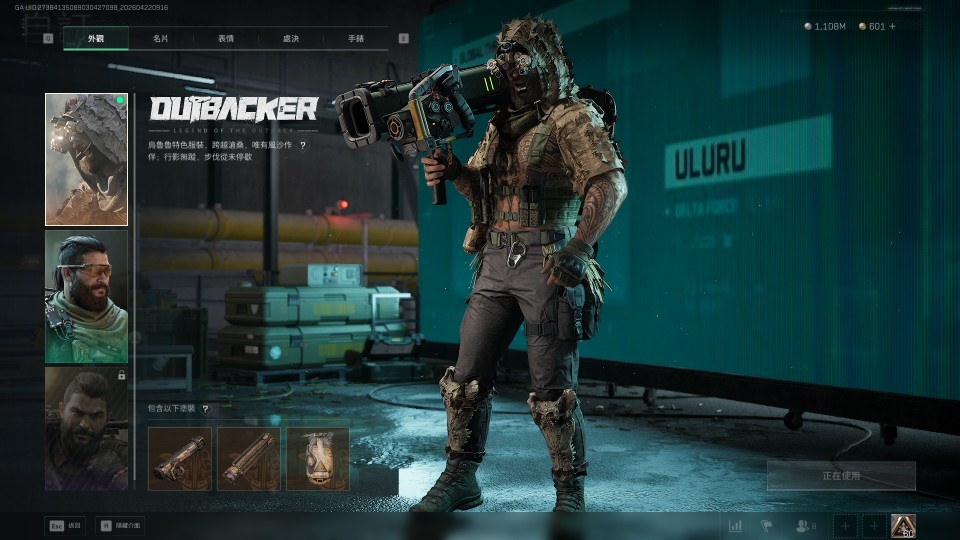Switch to the 表情 emotes tab
The height and width of the screenshot is (540, 960).
[226, 39]
